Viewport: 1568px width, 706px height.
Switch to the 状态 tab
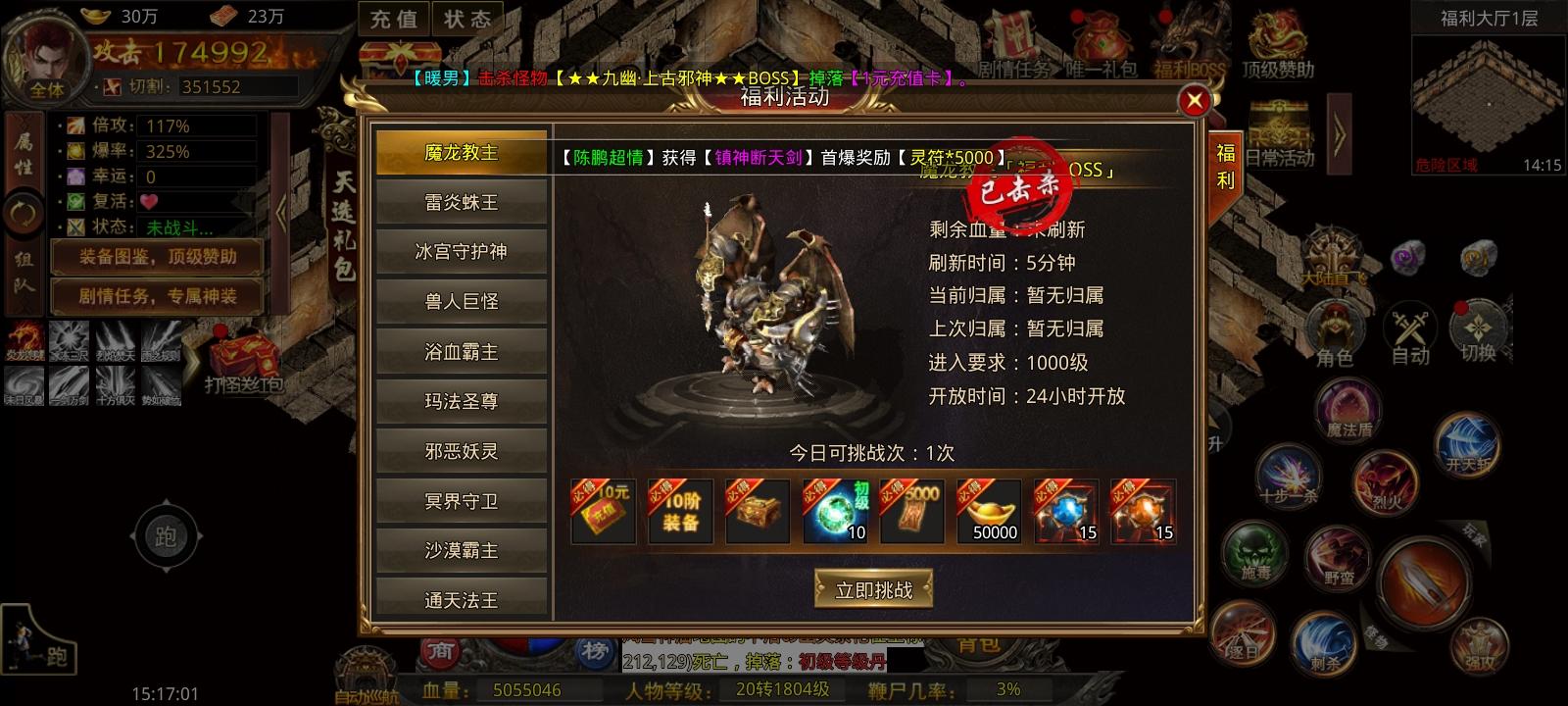467,18
